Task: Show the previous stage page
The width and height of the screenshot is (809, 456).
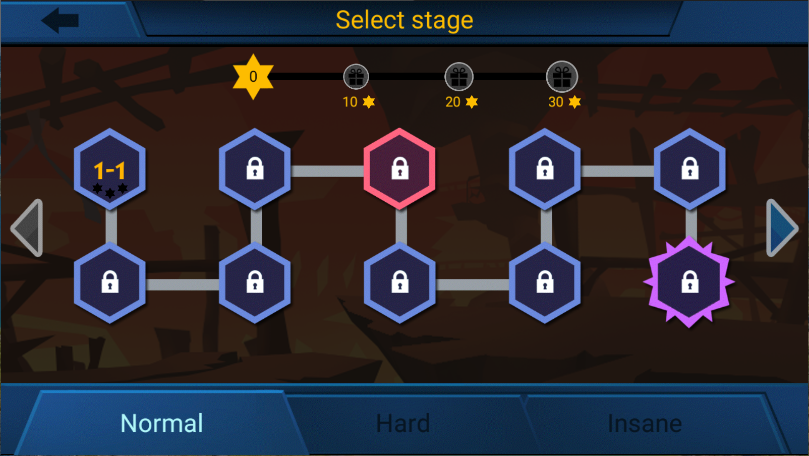Action: [x=26, y=228]
